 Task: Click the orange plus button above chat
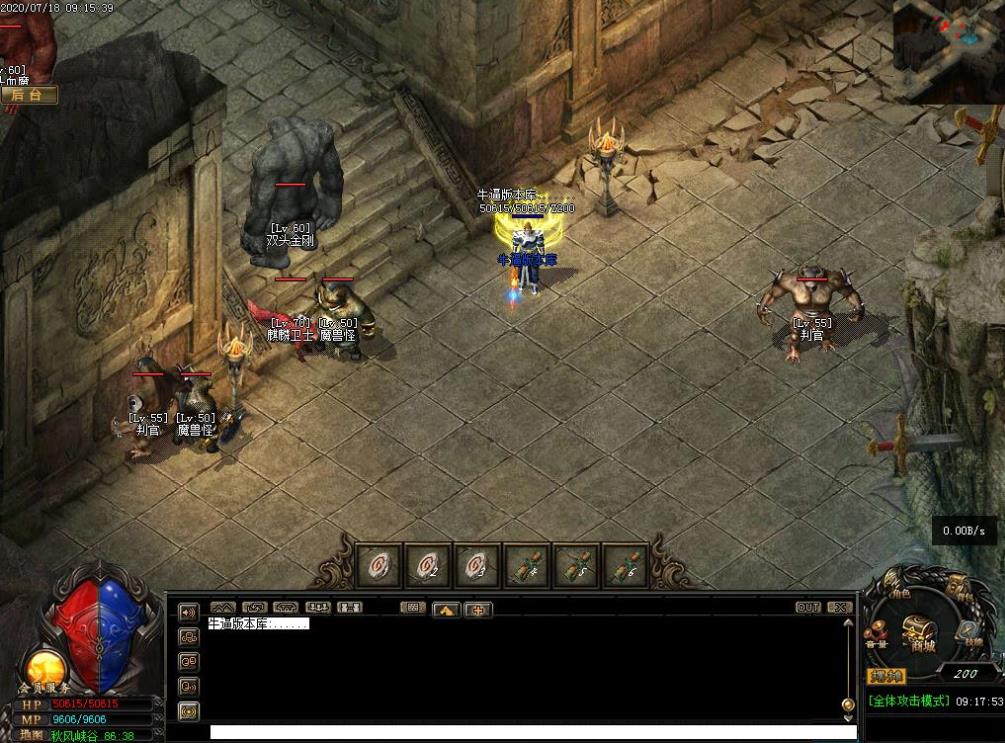(x=478, y=609)
